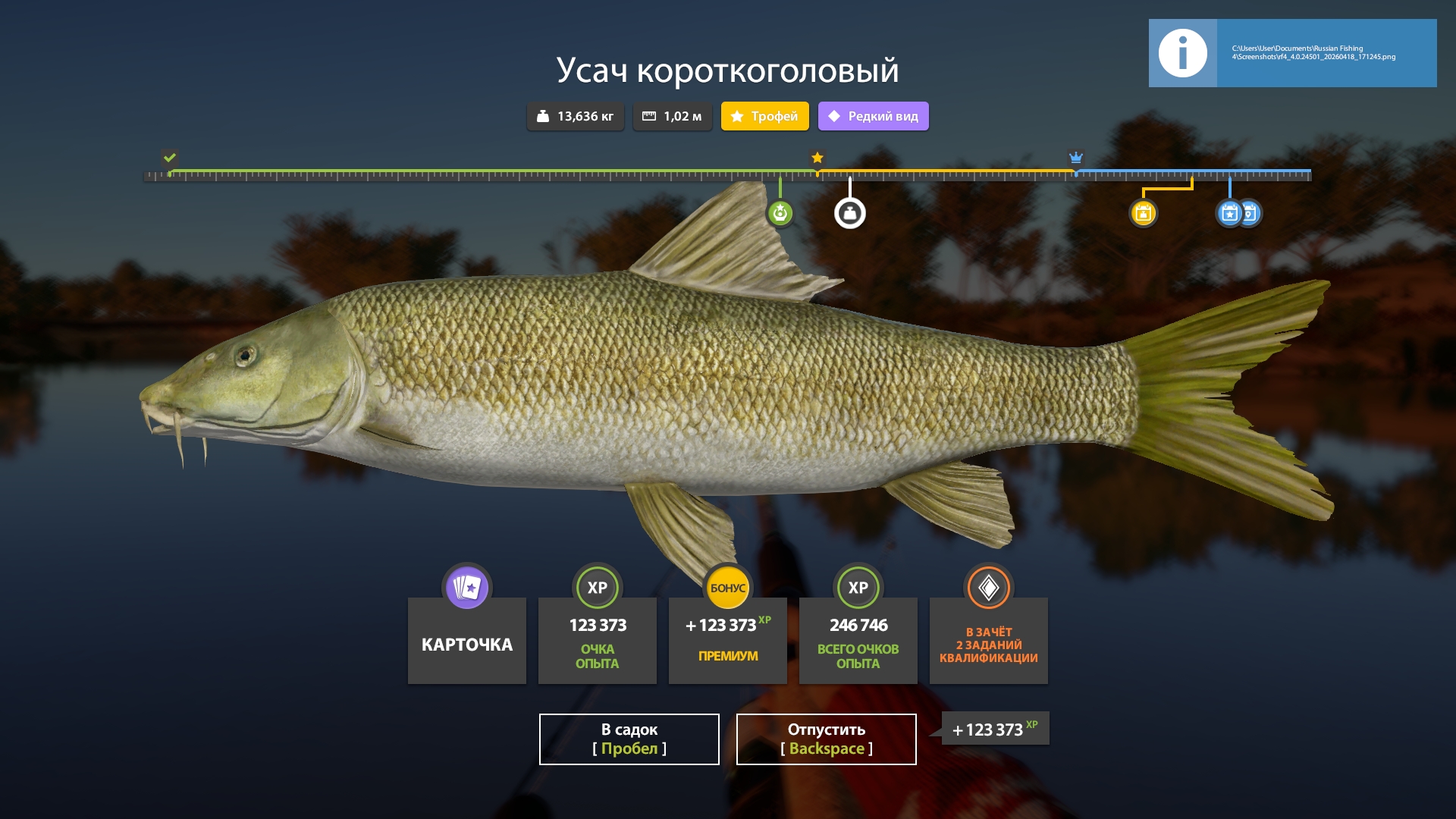The height and width of the screenshot is (819, 1456).
Task: Click the length badge showing 1,02 м
Action: point(672,116)
